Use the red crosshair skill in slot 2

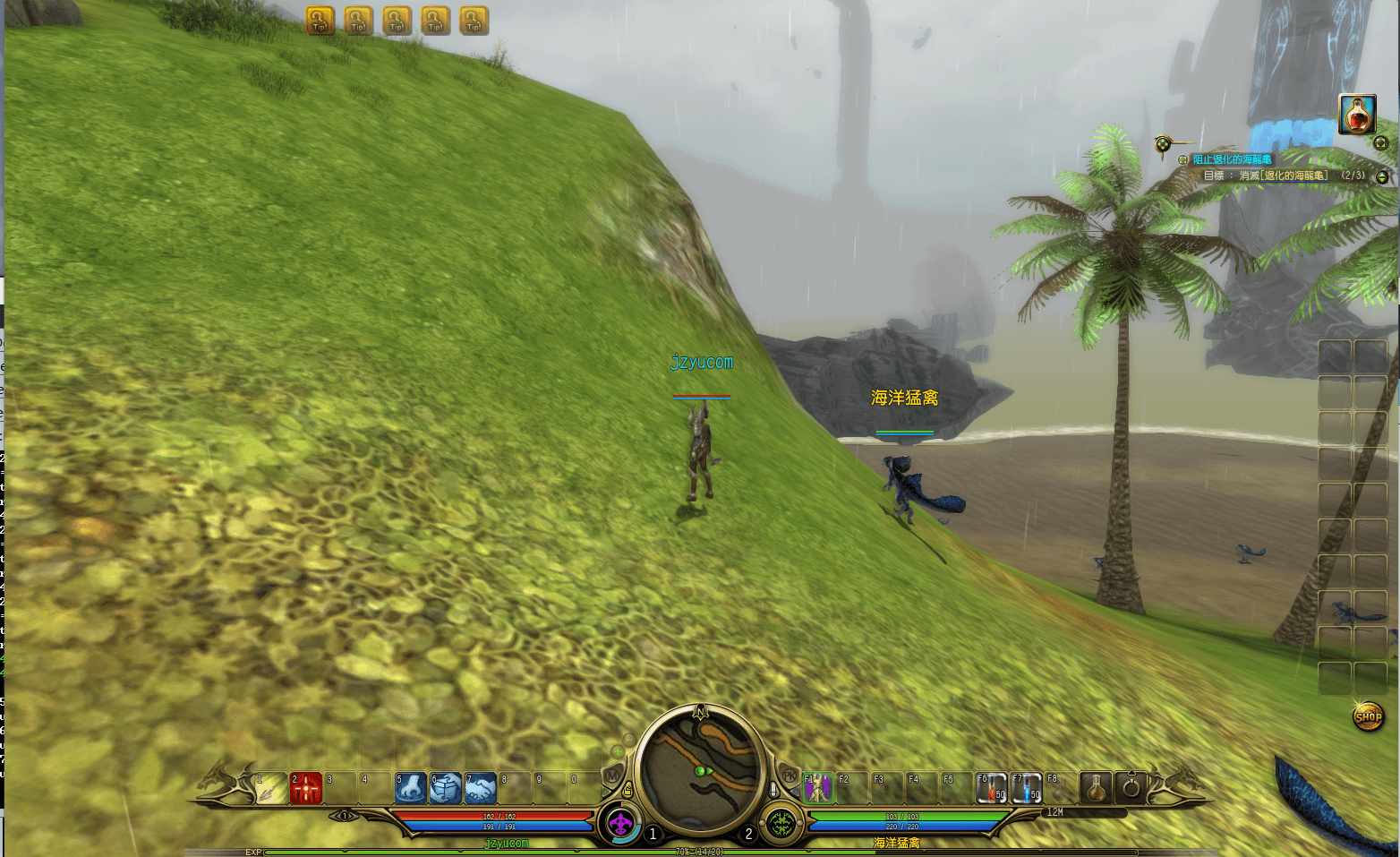coord(305,789)
